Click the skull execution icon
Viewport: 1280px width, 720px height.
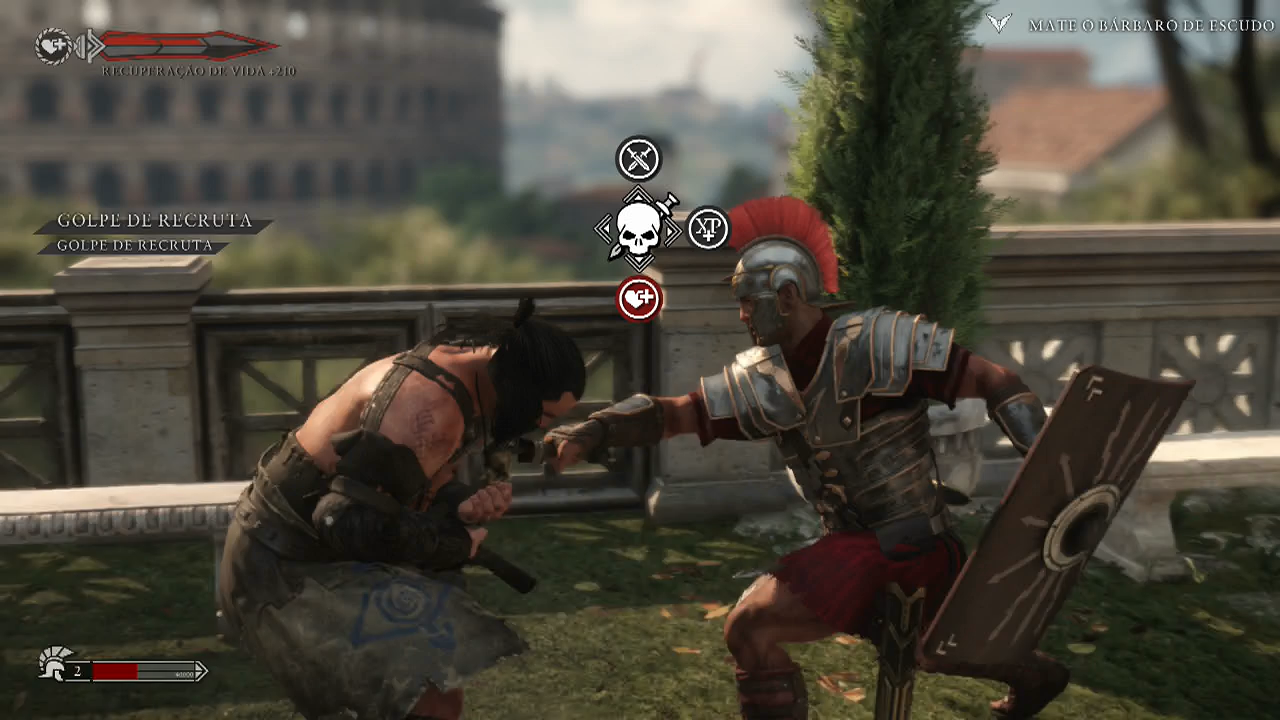(x=638, y=230)
